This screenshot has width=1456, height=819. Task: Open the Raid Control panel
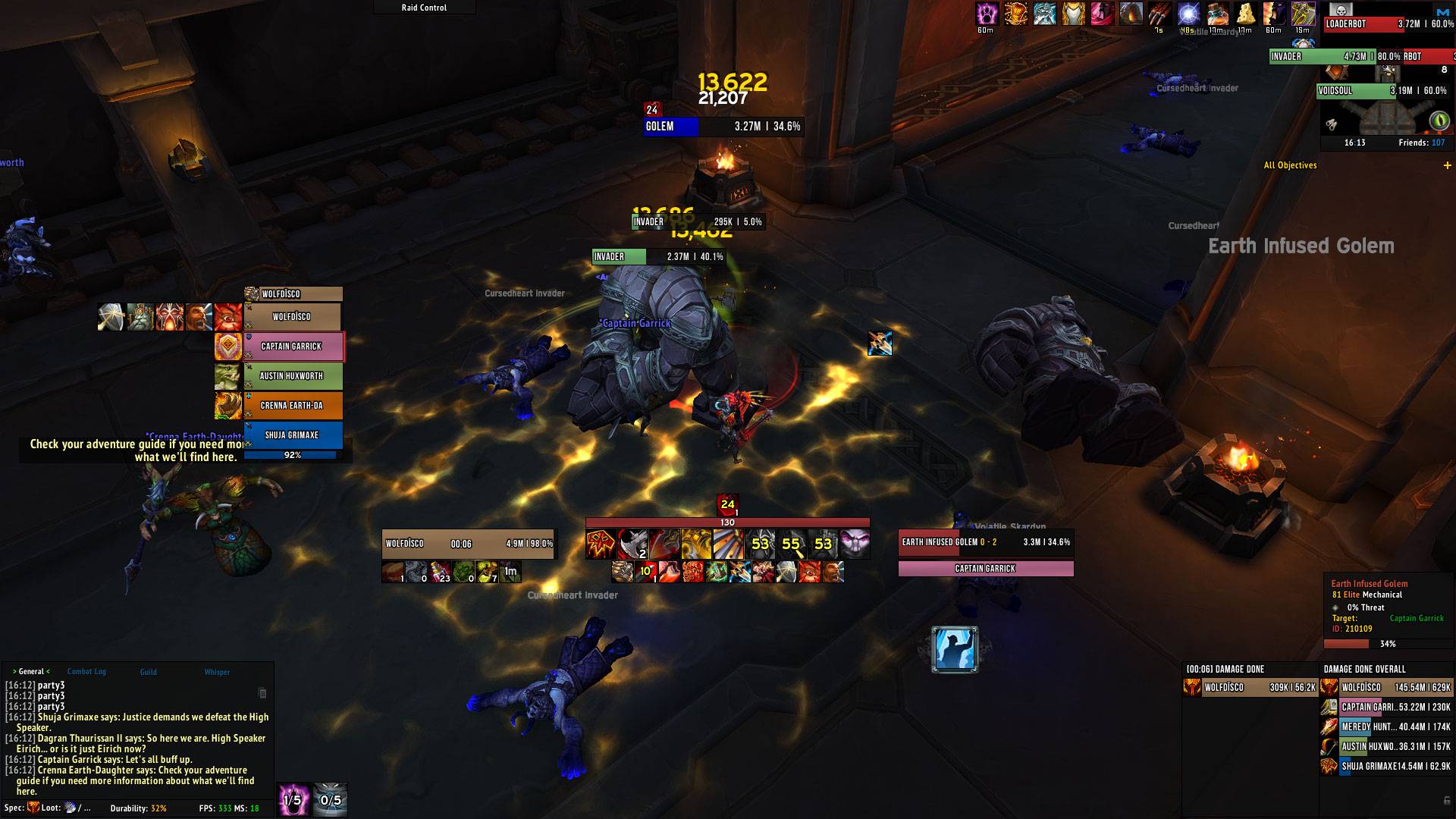point(424,8)
